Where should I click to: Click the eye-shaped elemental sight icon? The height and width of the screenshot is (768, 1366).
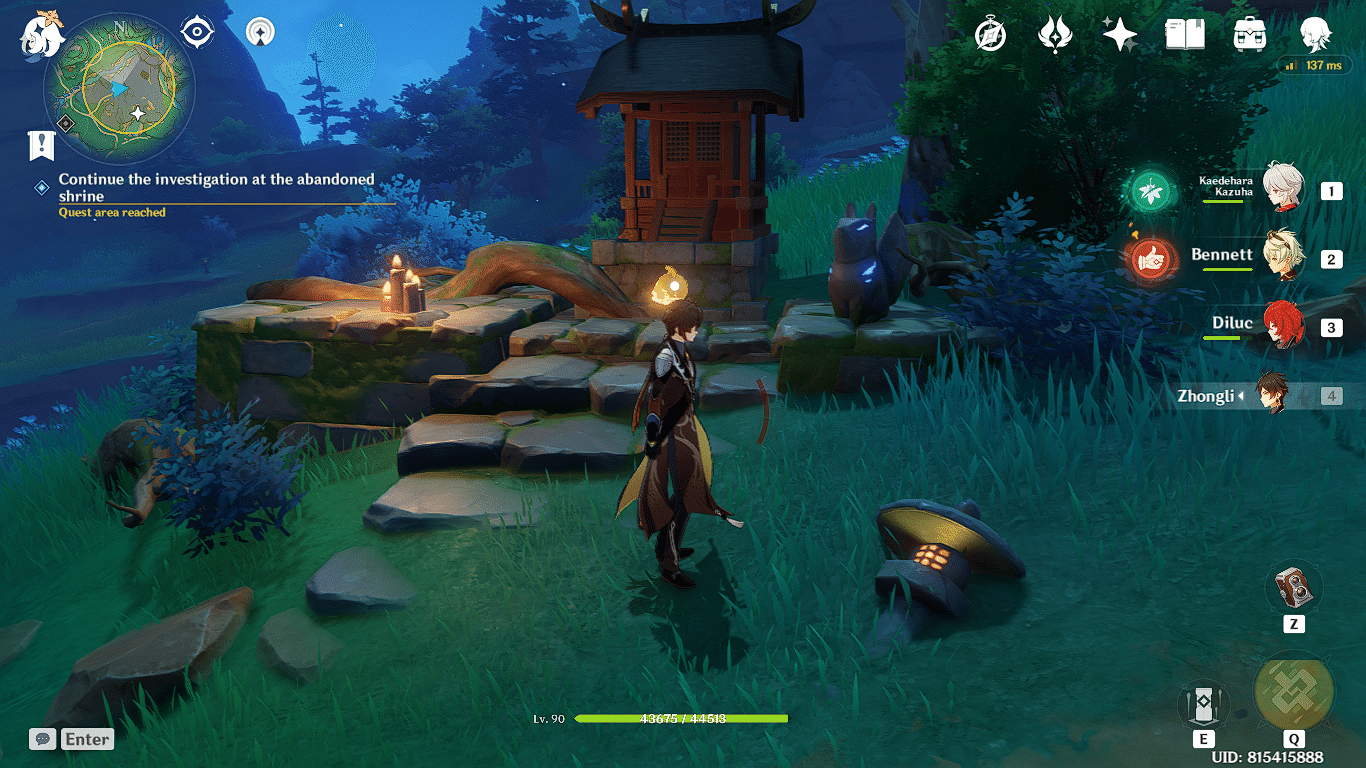point(197,32)
